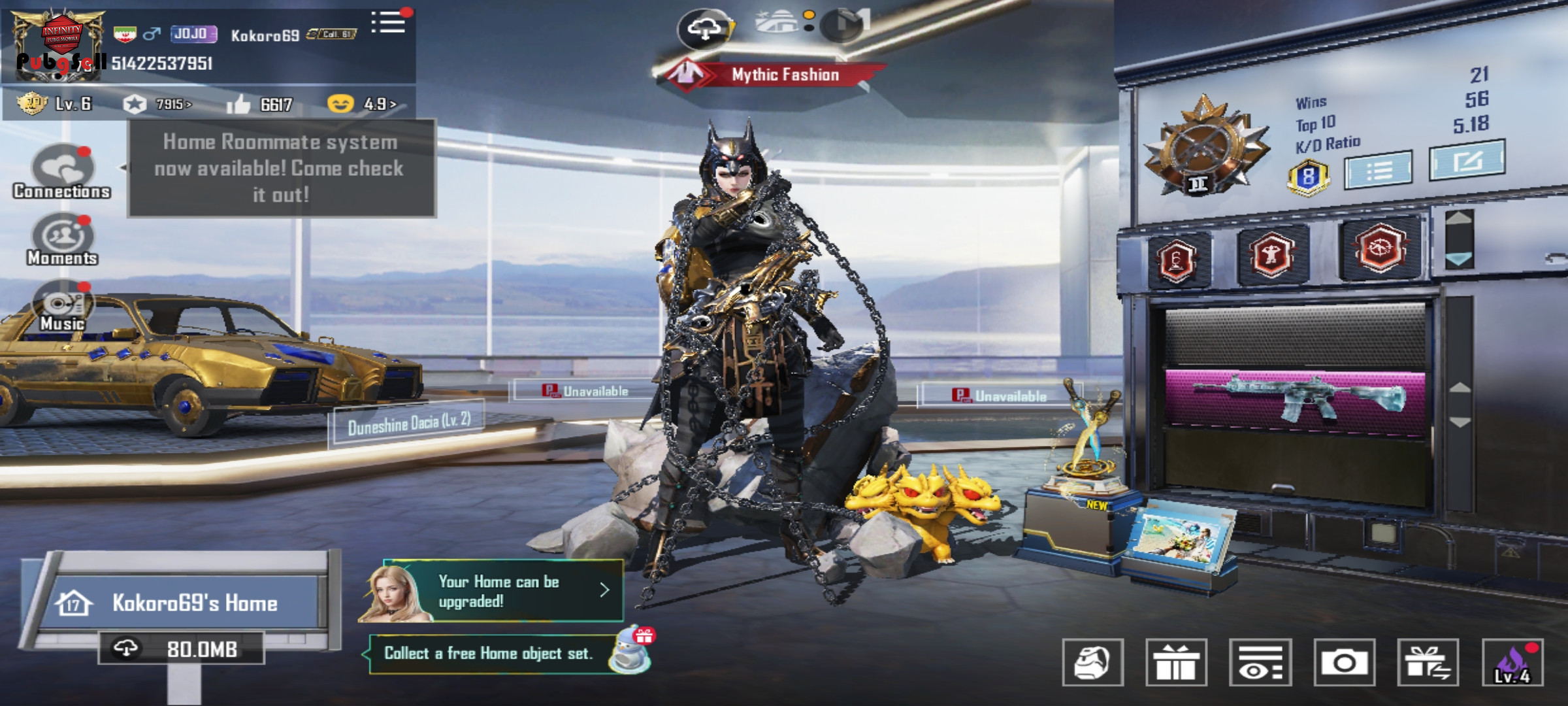Open the detailed stats list button
The image size is (1568, 706).
(x=1379, y=170)
